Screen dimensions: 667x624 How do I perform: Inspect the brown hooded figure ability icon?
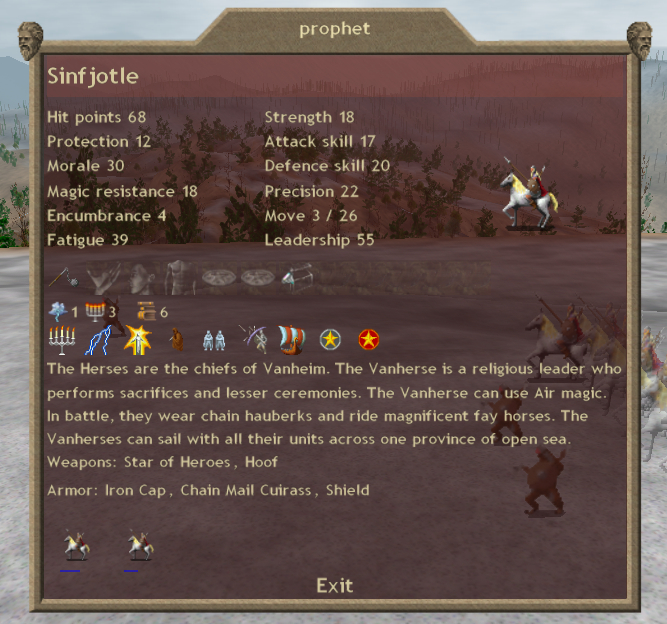pos(176,340)
